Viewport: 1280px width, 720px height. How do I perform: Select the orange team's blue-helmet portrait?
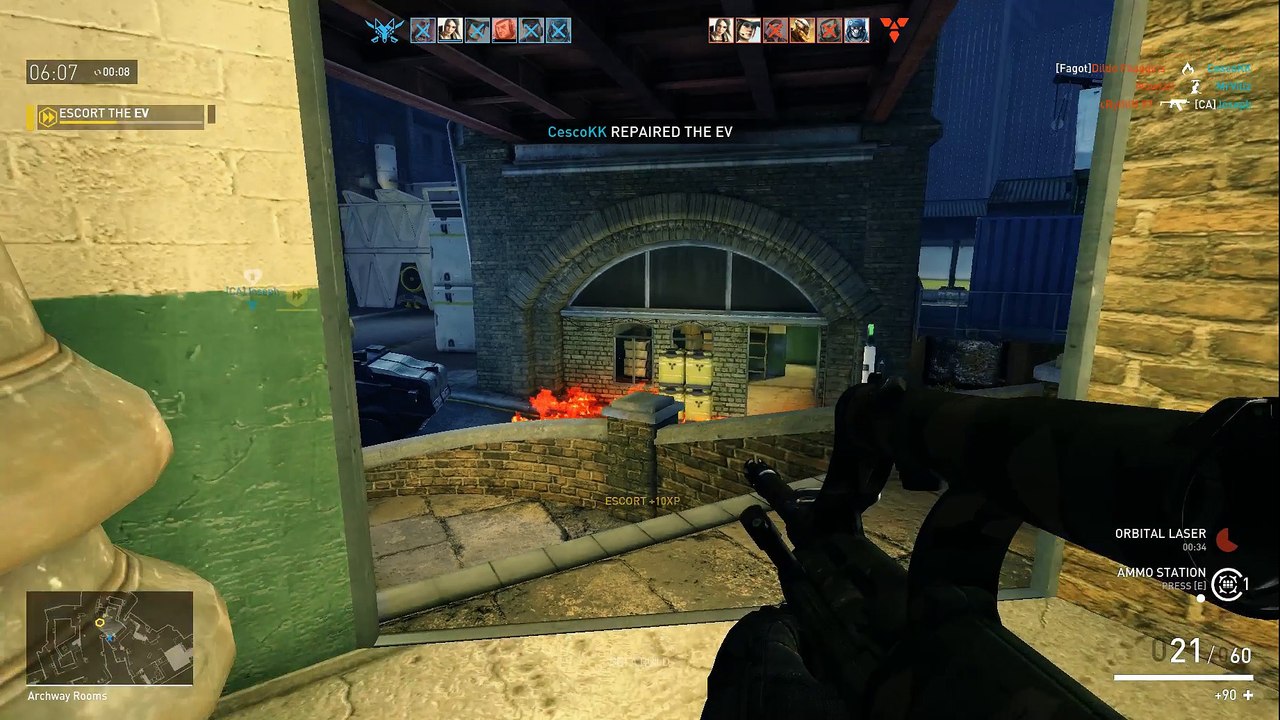[857, 30]
